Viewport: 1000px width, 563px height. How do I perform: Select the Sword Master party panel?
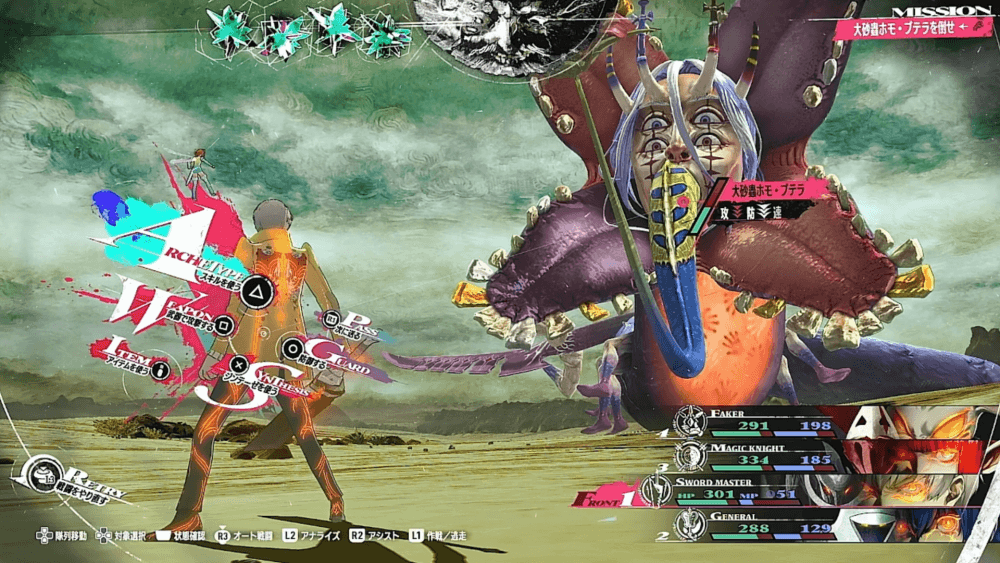pos(820,489)
